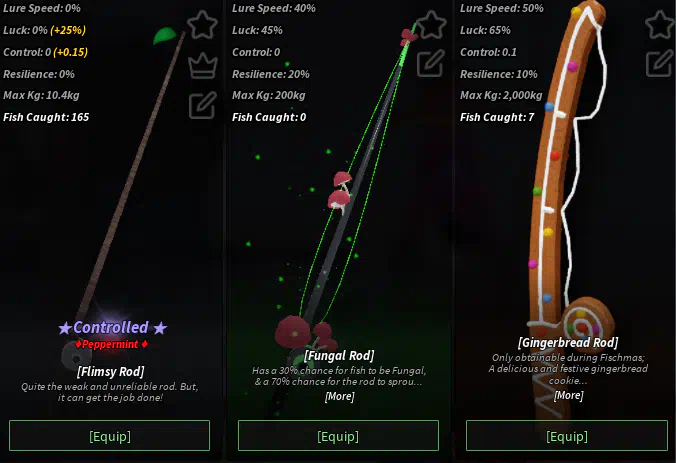The width and height of the screenshot is (676, 463).
Task: Favorite the Flimsy Rod with its star
Action: pyautogui.click(x=202, y=24)
